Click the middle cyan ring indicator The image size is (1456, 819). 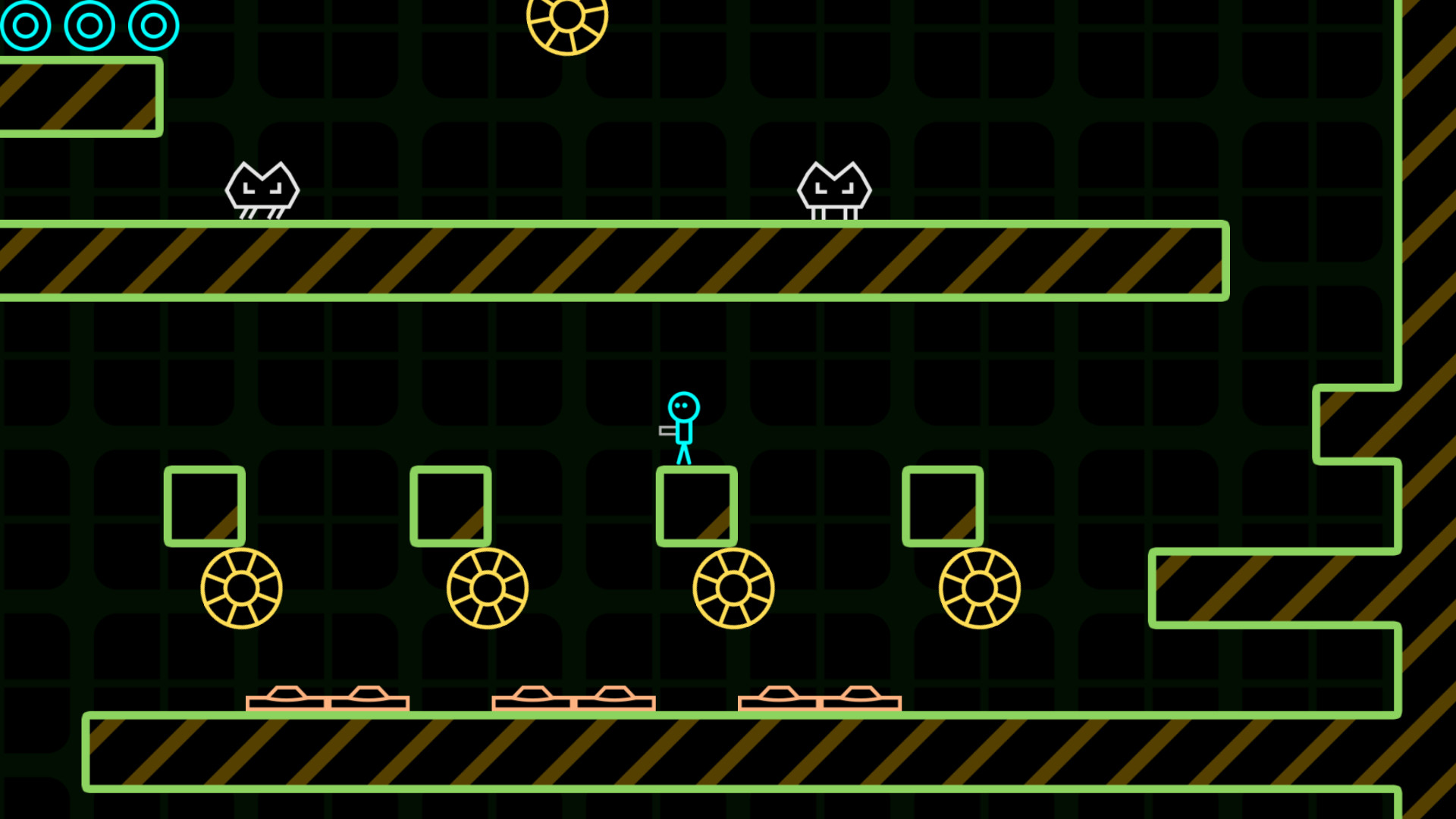tap(89, 25)
